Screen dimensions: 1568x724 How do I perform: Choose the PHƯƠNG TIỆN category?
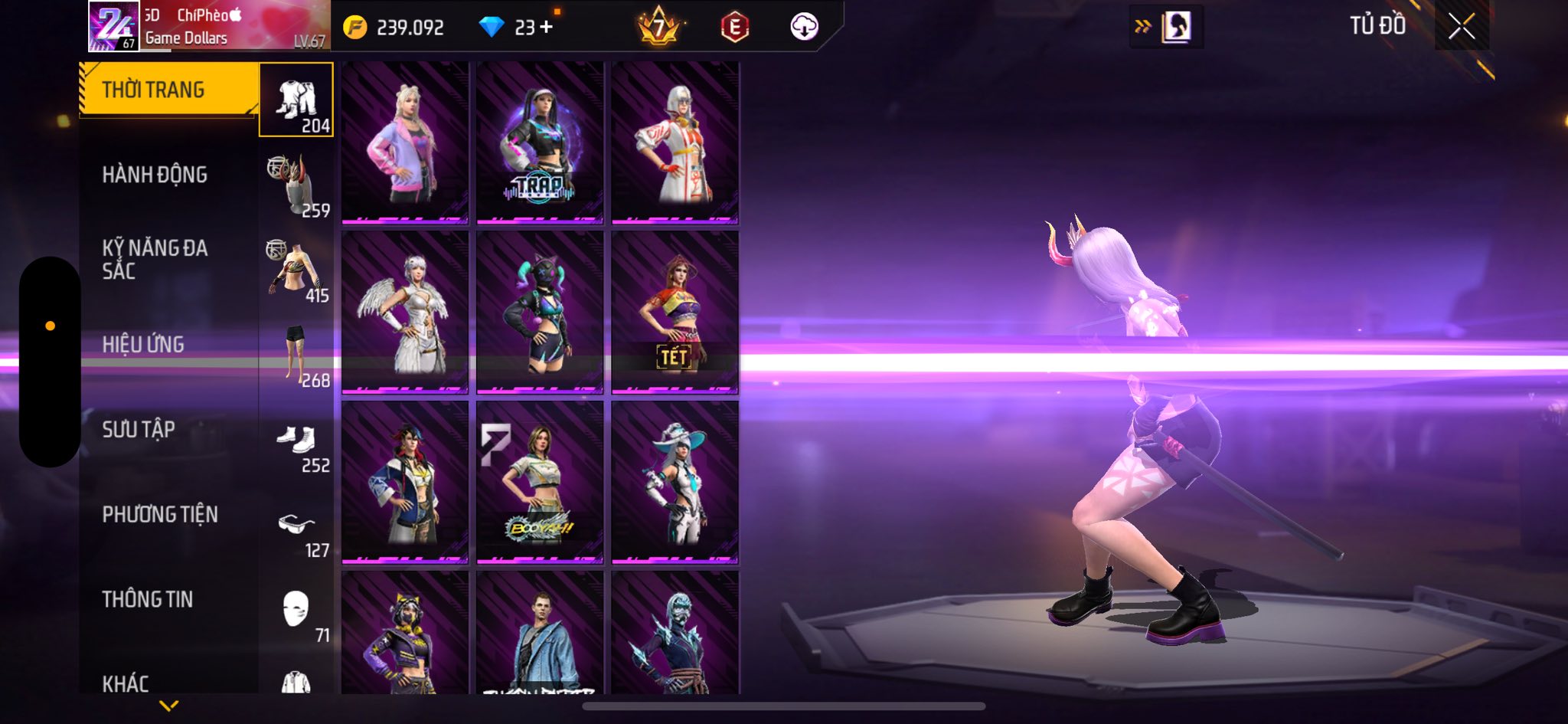(160, 514)
